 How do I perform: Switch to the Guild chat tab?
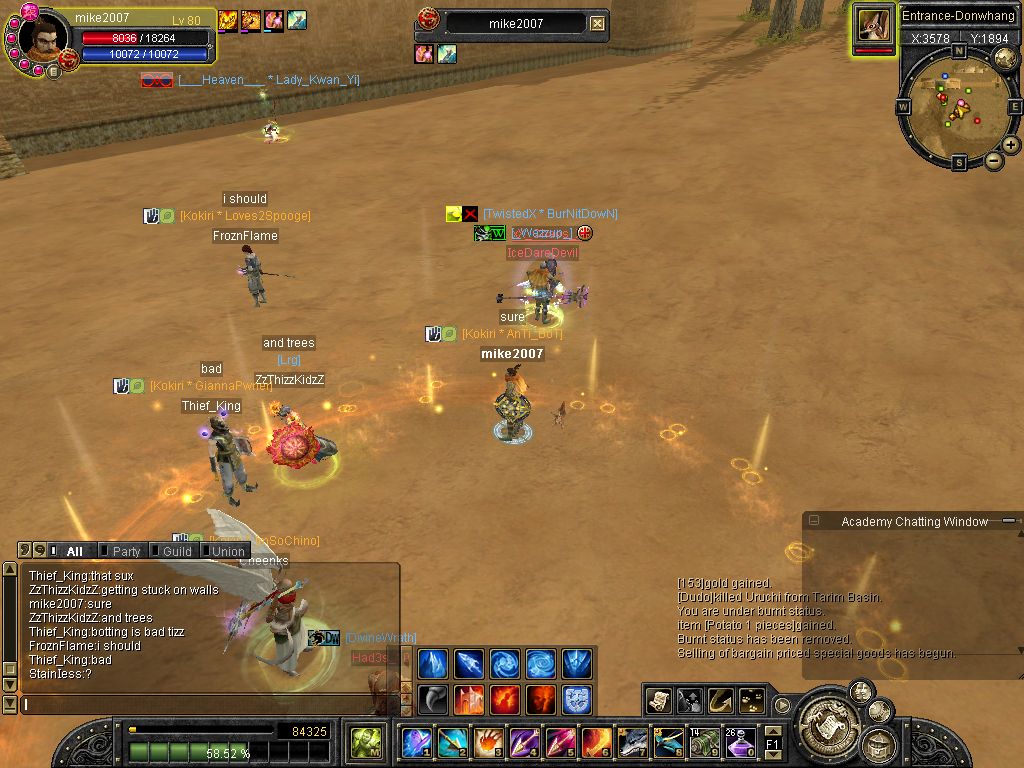pyautogui.click(x=176, y=551)
